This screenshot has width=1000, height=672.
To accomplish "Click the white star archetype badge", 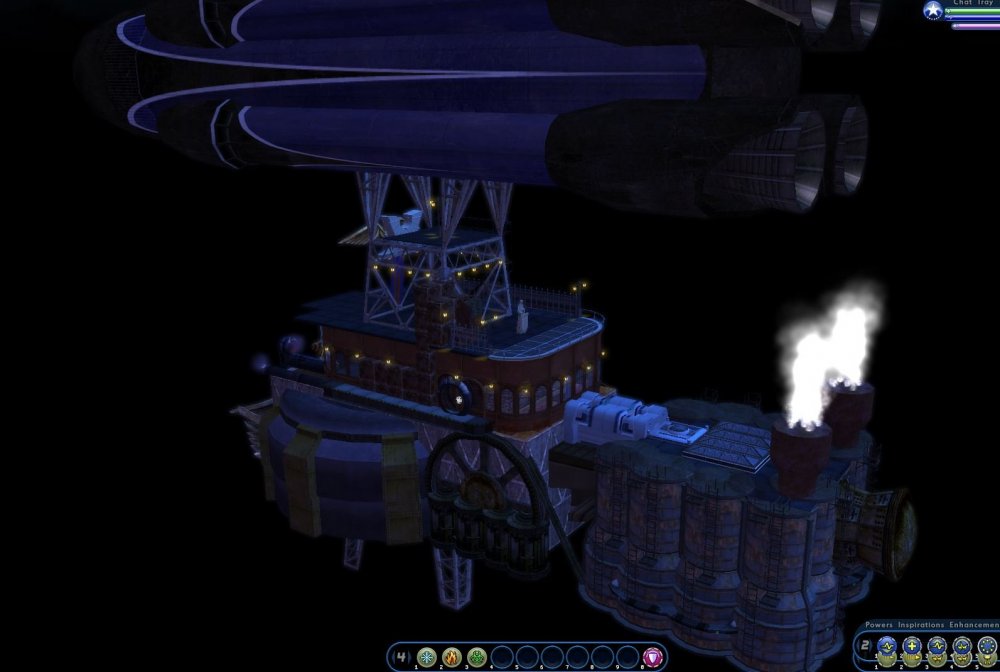I will [x=933, y=10].
